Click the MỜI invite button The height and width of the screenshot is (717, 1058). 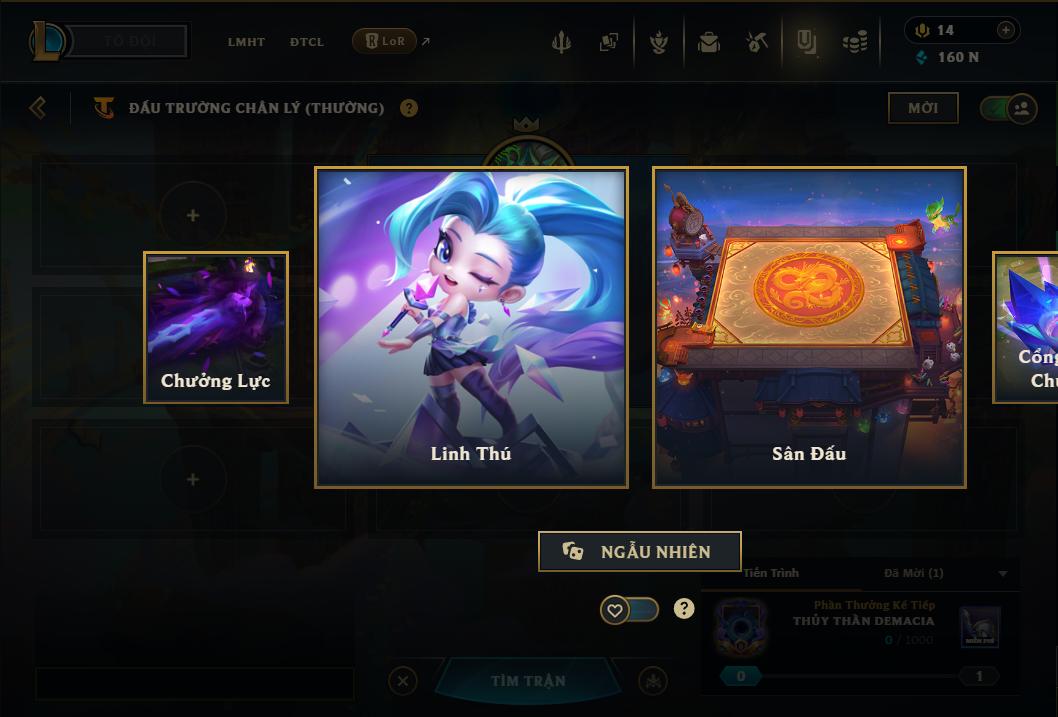923,107
